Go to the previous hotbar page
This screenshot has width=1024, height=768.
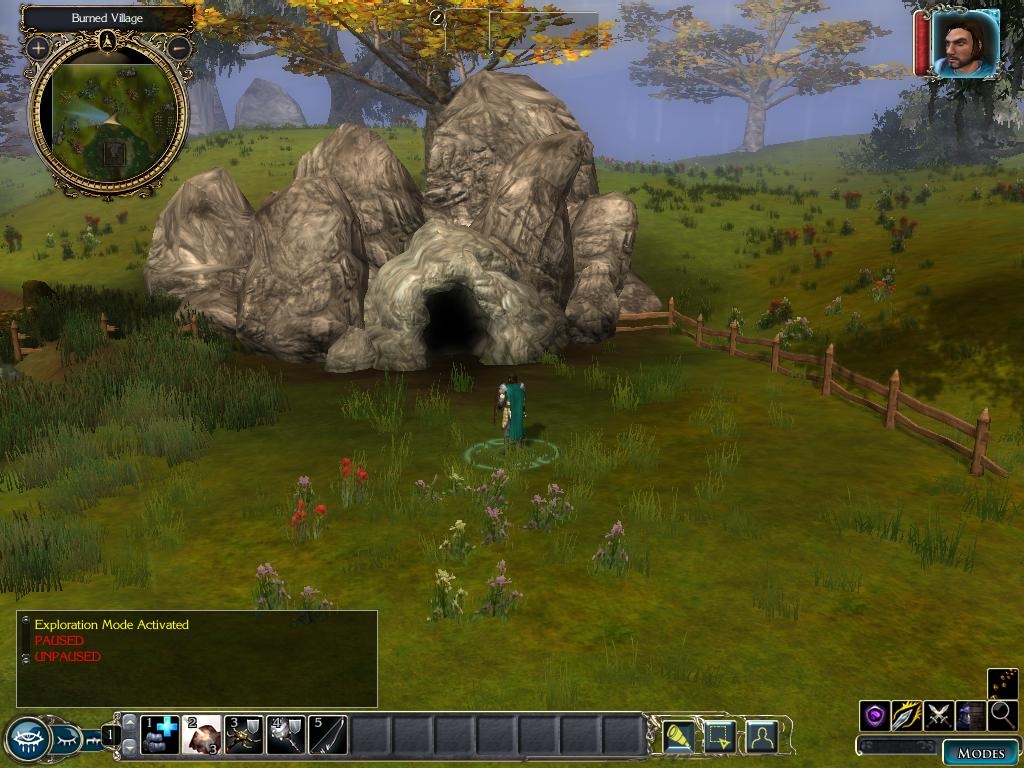coord(129,722)
